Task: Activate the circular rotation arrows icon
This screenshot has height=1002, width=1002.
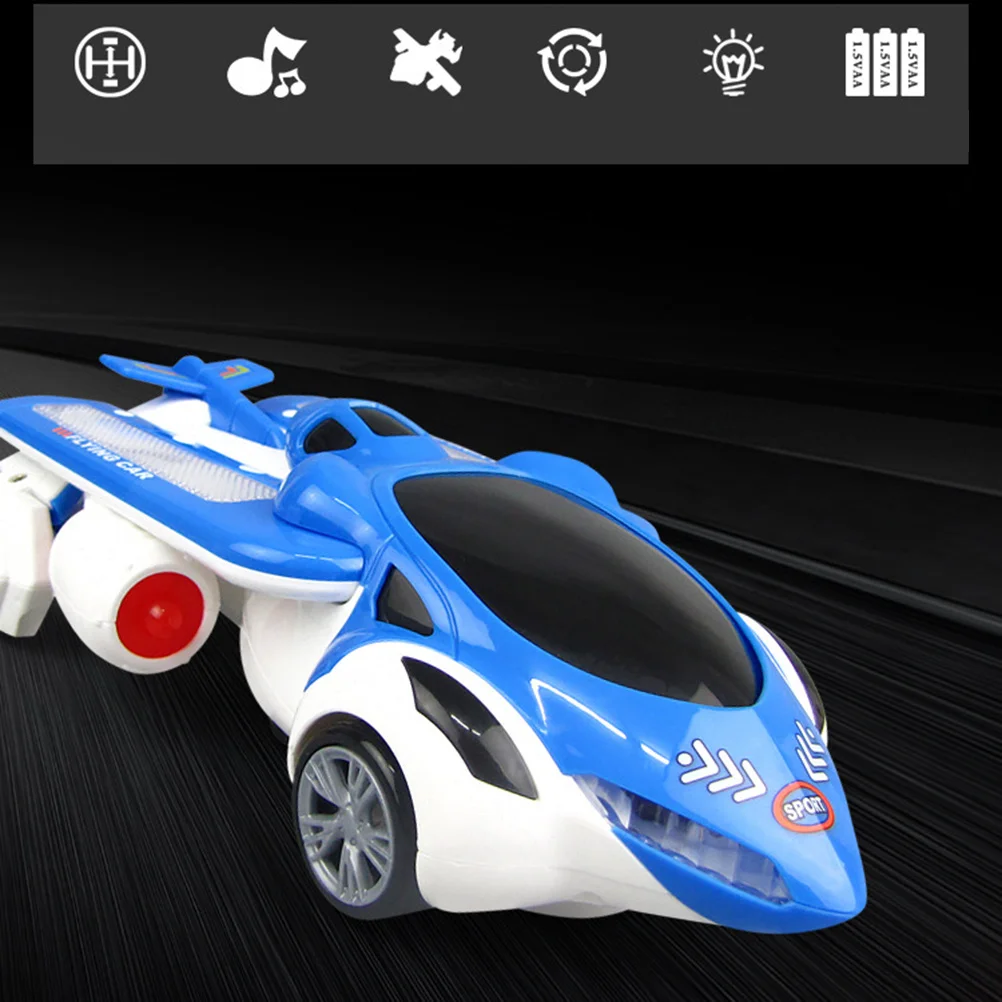Action: click(x=571, y=62)
